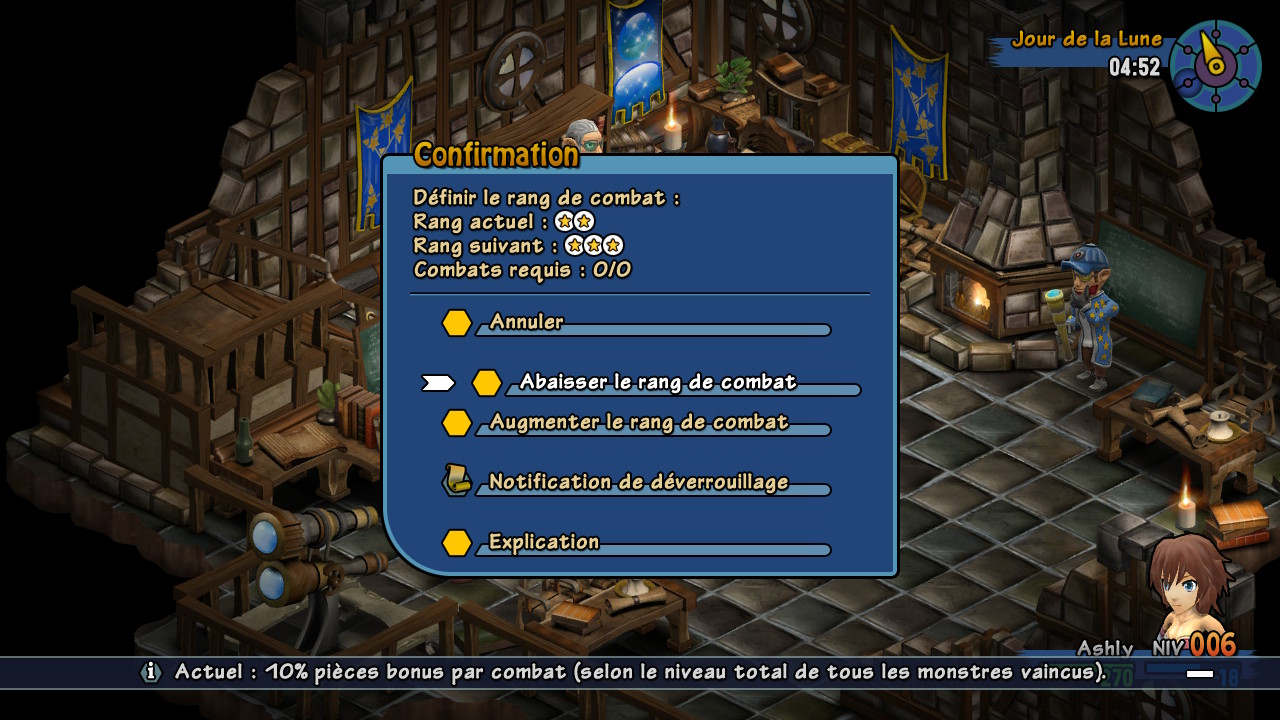Select Augmenter le rang de combat
This screenshot has width=1280, height=720.
(638, 422)
